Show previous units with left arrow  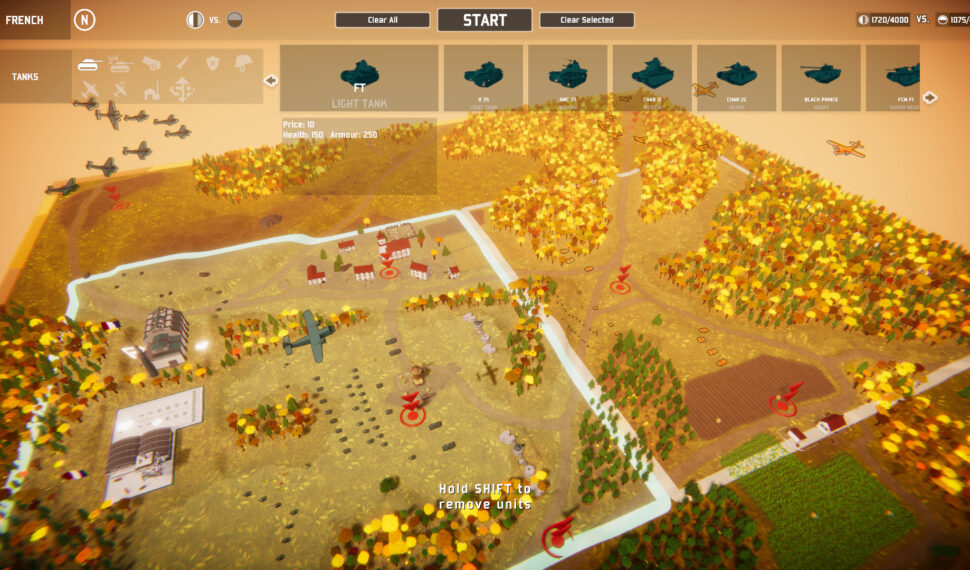[270, 80]
